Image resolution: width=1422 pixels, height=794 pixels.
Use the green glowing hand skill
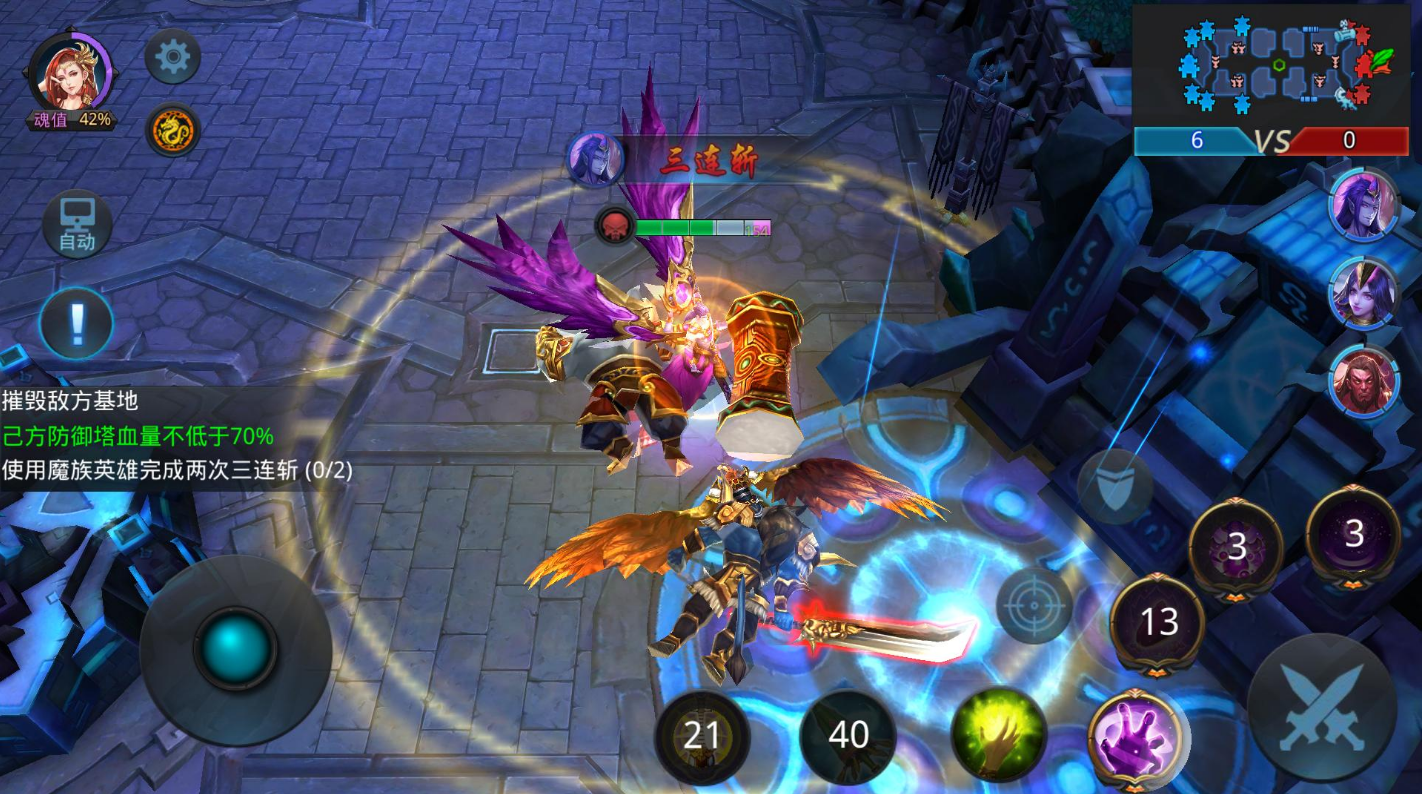pyautogui.click(x=998, y=735)
